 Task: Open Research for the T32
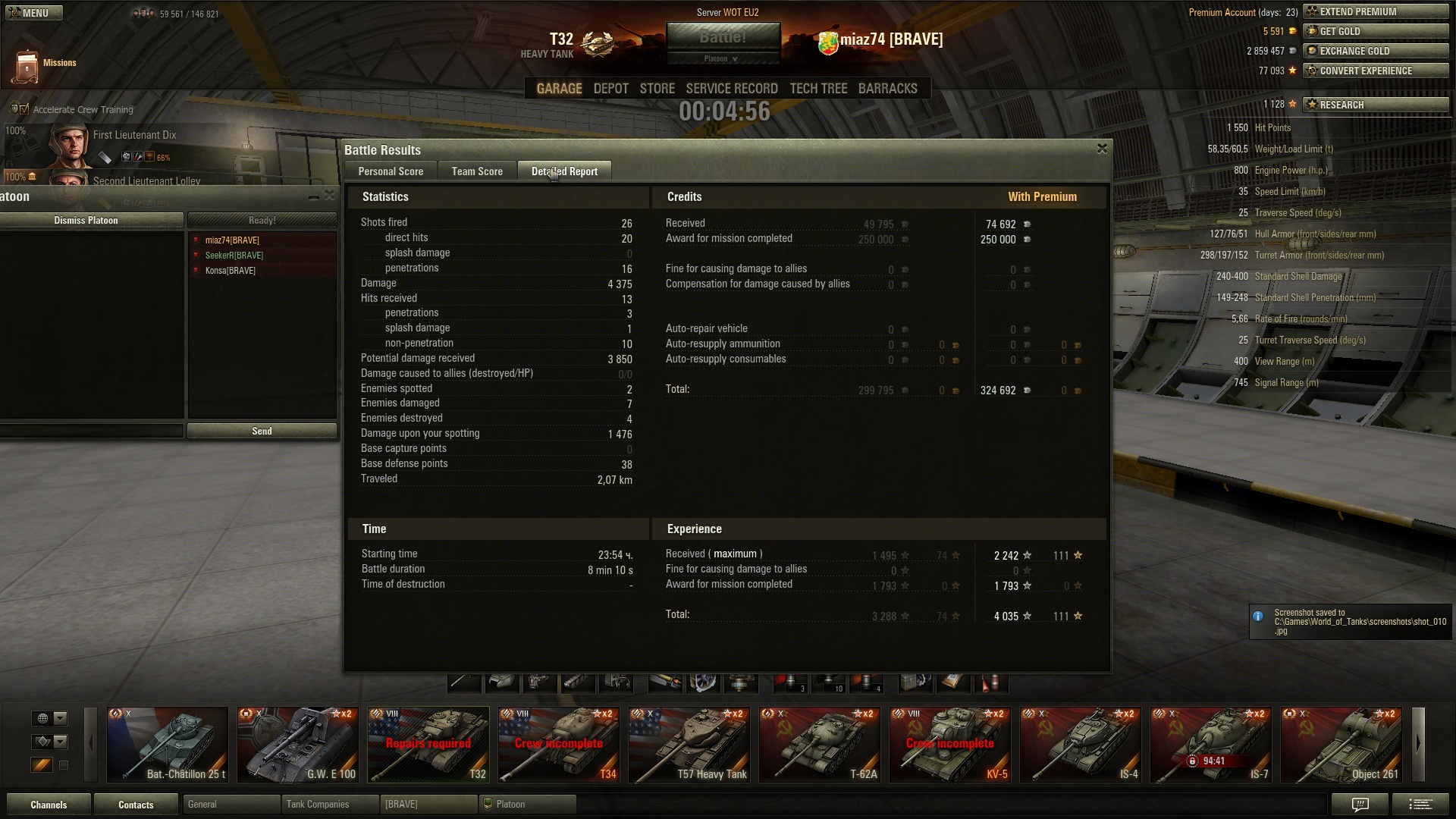(1375, 105)
